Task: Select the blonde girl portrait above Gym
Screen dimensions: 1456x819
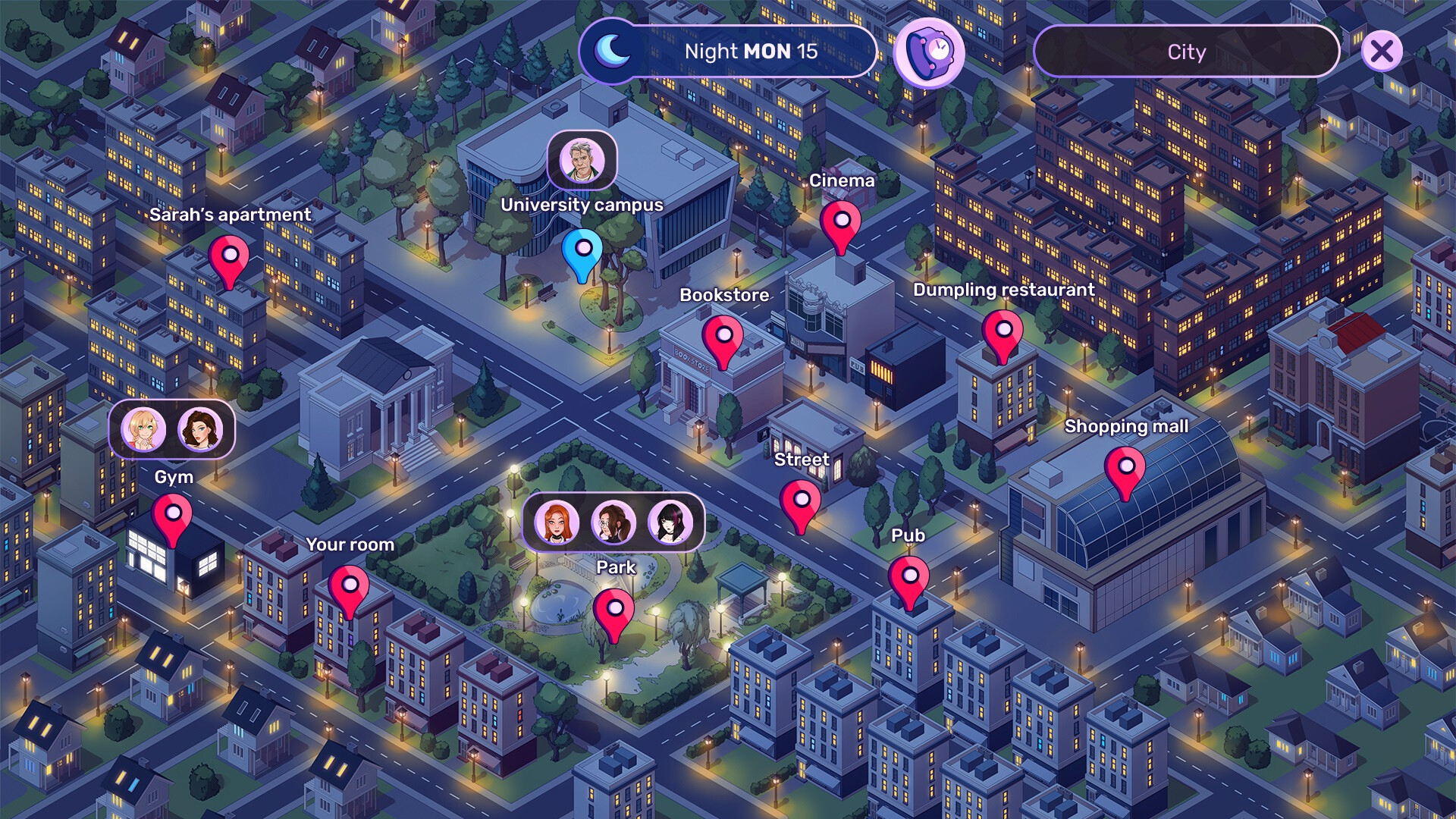Action: [x=143, y=429]
